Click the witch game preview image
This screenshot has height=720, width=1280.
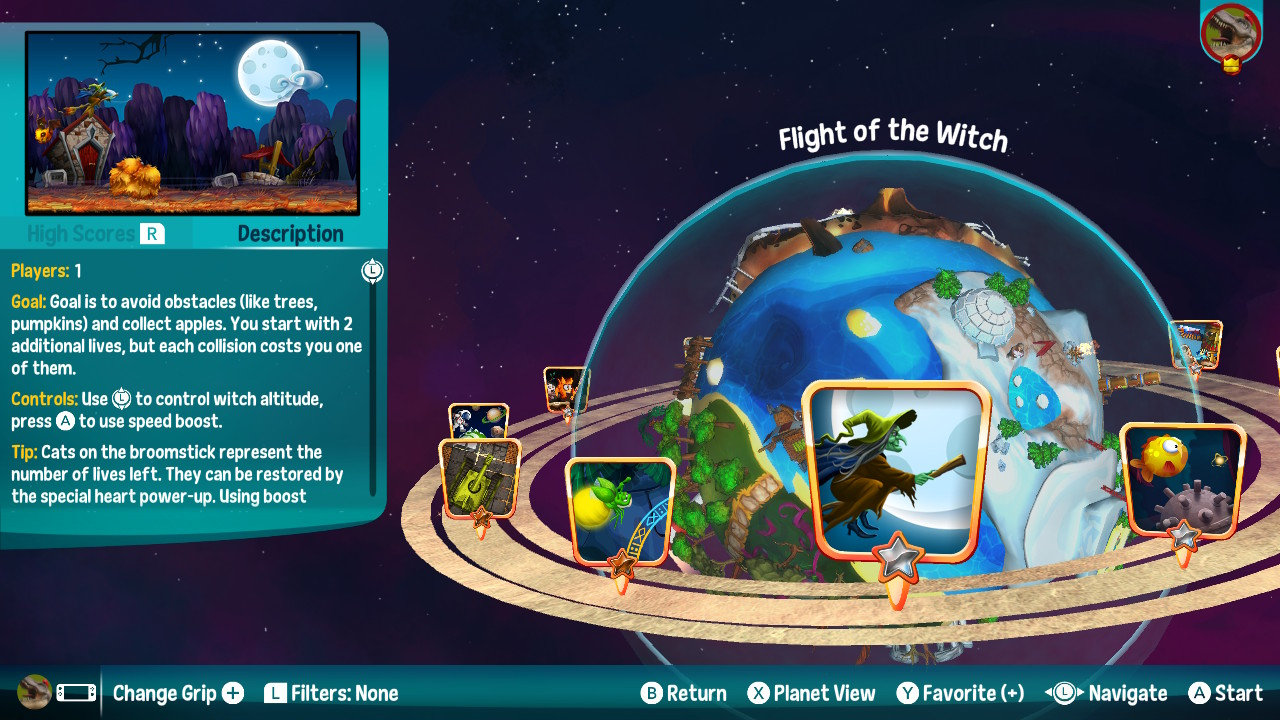[192, 123]
